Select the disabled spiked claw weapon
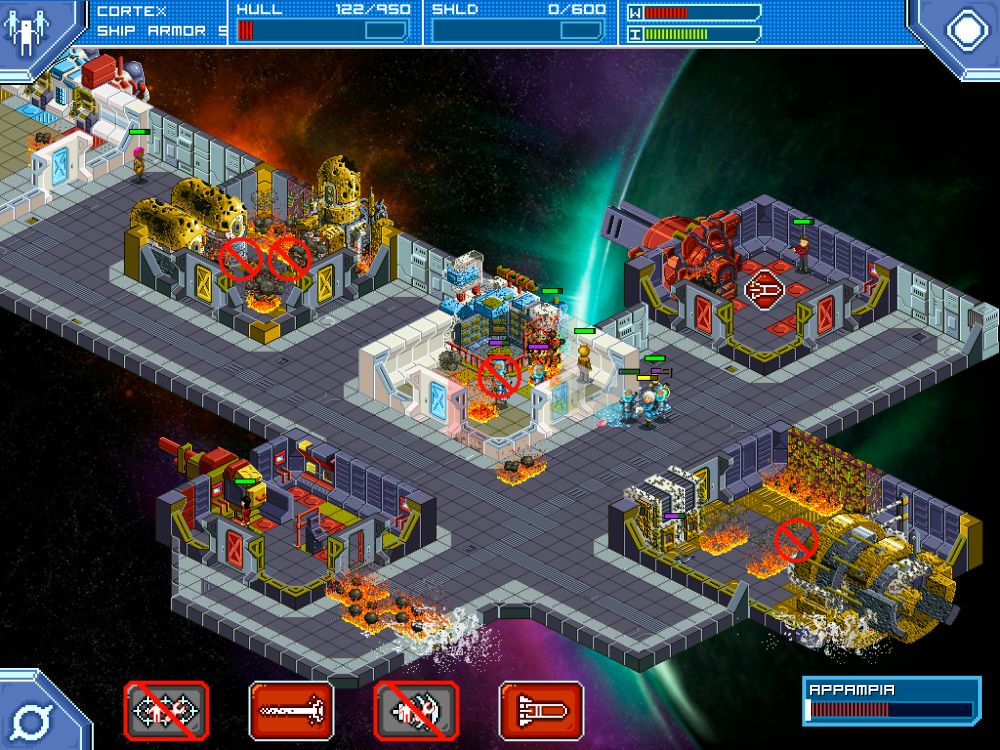The image size is (1000, 750). pyautogui.click(x=416, y=710)
